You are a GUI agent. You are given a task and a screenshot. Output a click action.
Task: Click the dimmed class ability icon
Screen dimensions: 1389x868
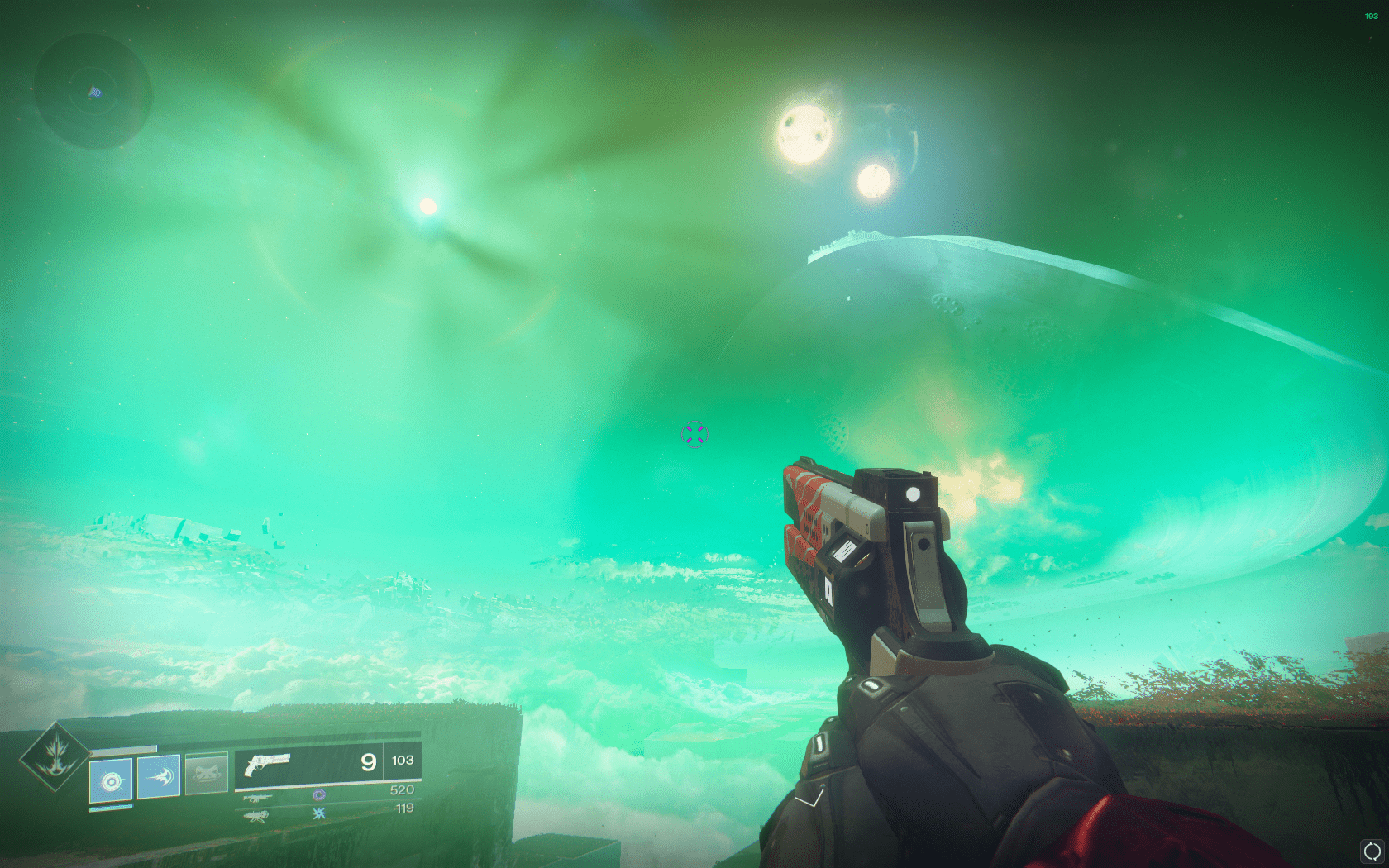click(208, 772)
